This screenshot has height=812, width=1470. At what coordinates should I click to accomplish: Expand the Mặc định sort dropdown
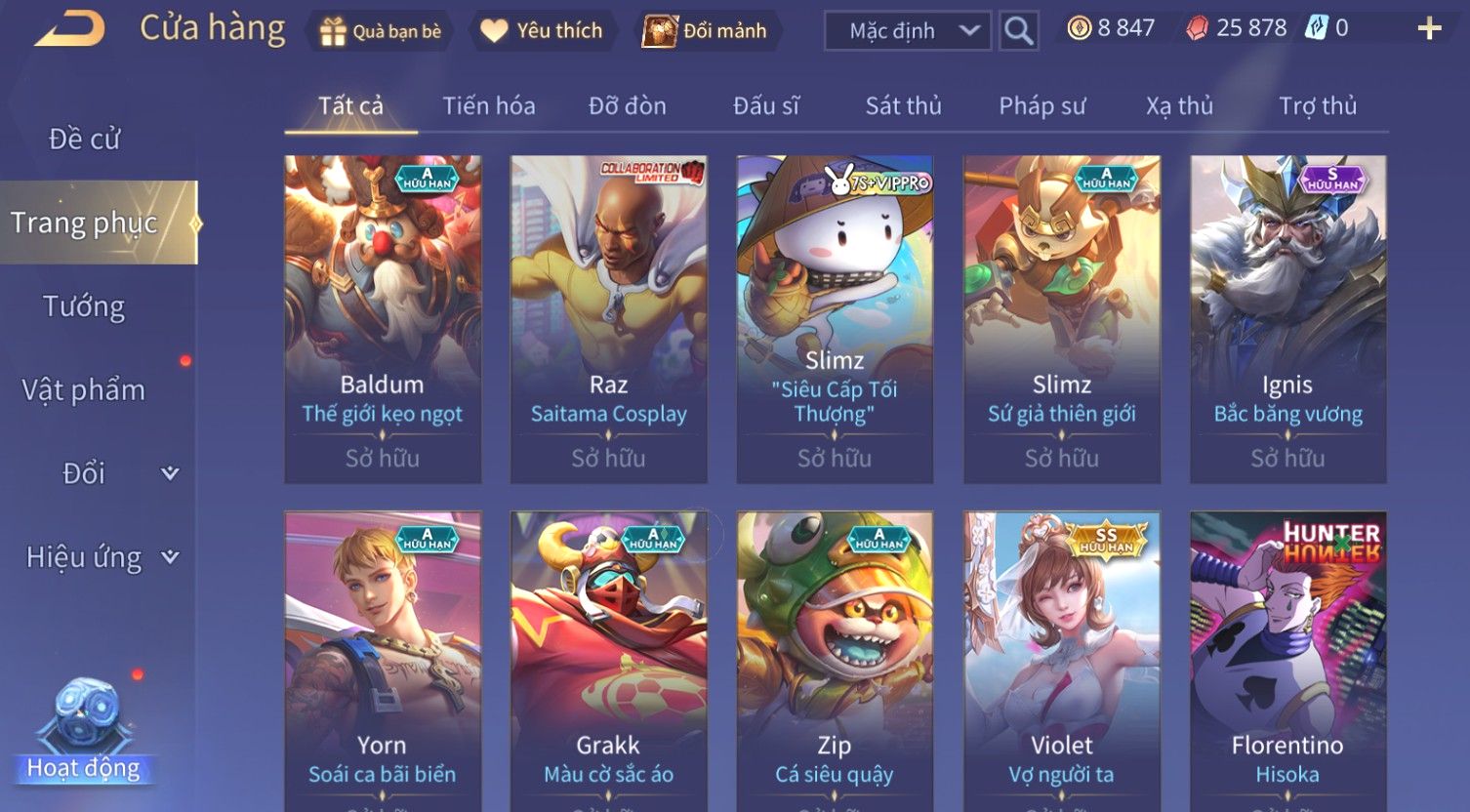(x=907, y=31)
